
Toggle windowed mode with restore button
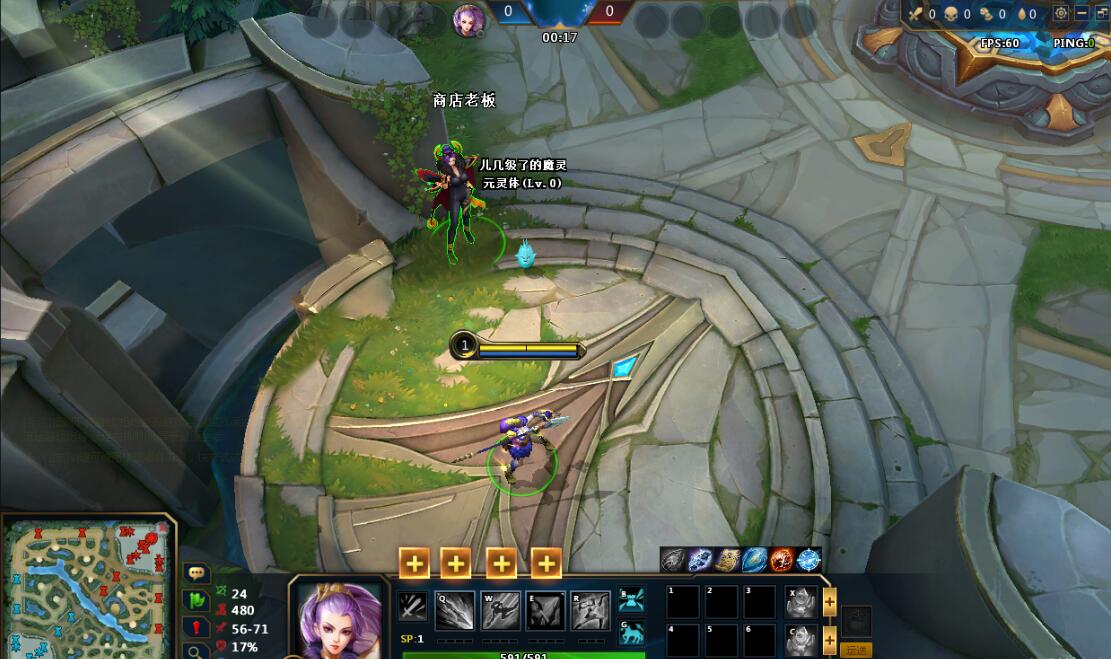1101,13
